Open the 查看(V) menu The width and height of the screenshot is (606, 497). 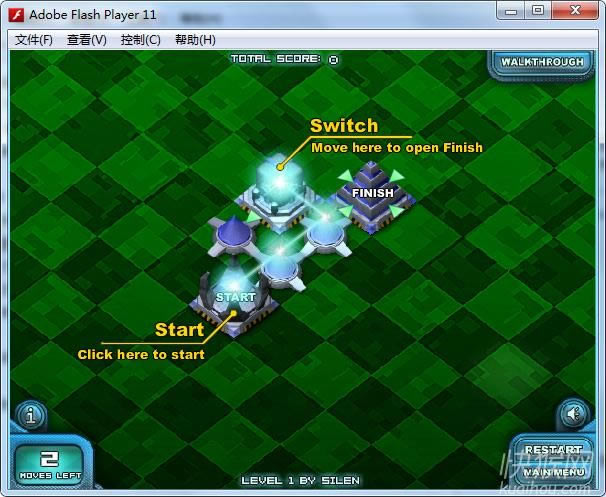87,40
